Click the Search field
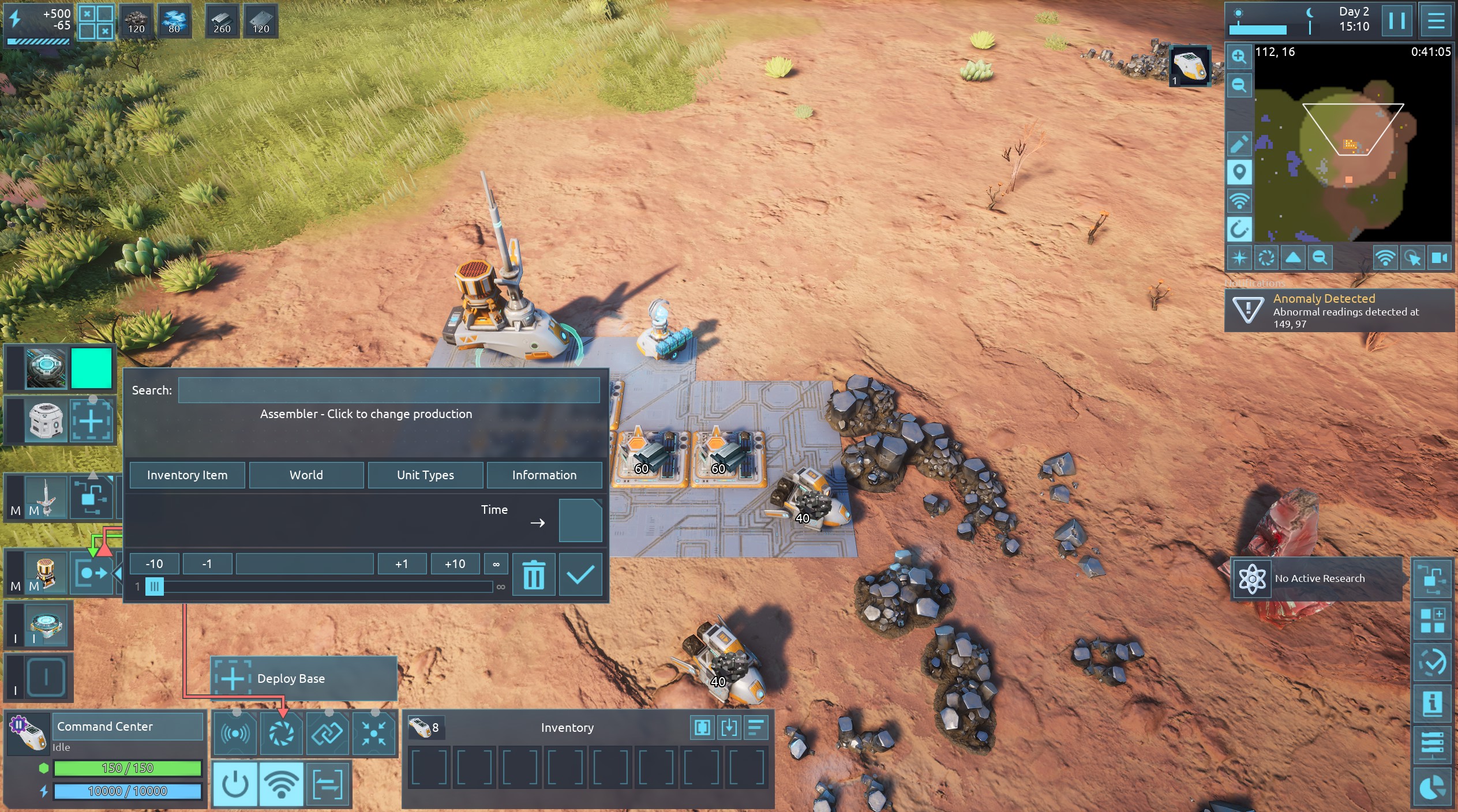The image size is (1458, 812). click(x=388, y=390)
